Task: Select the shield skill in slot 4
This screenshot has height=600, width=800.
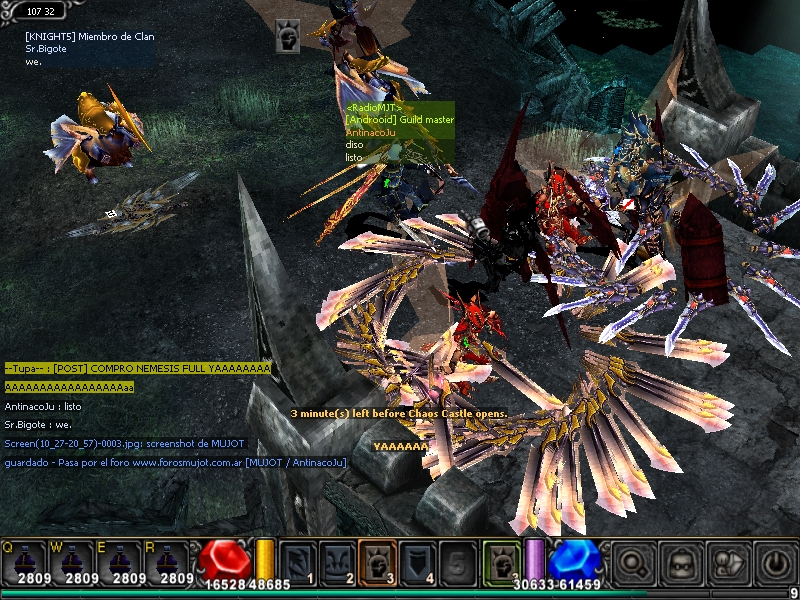Action: coord(417,562)
